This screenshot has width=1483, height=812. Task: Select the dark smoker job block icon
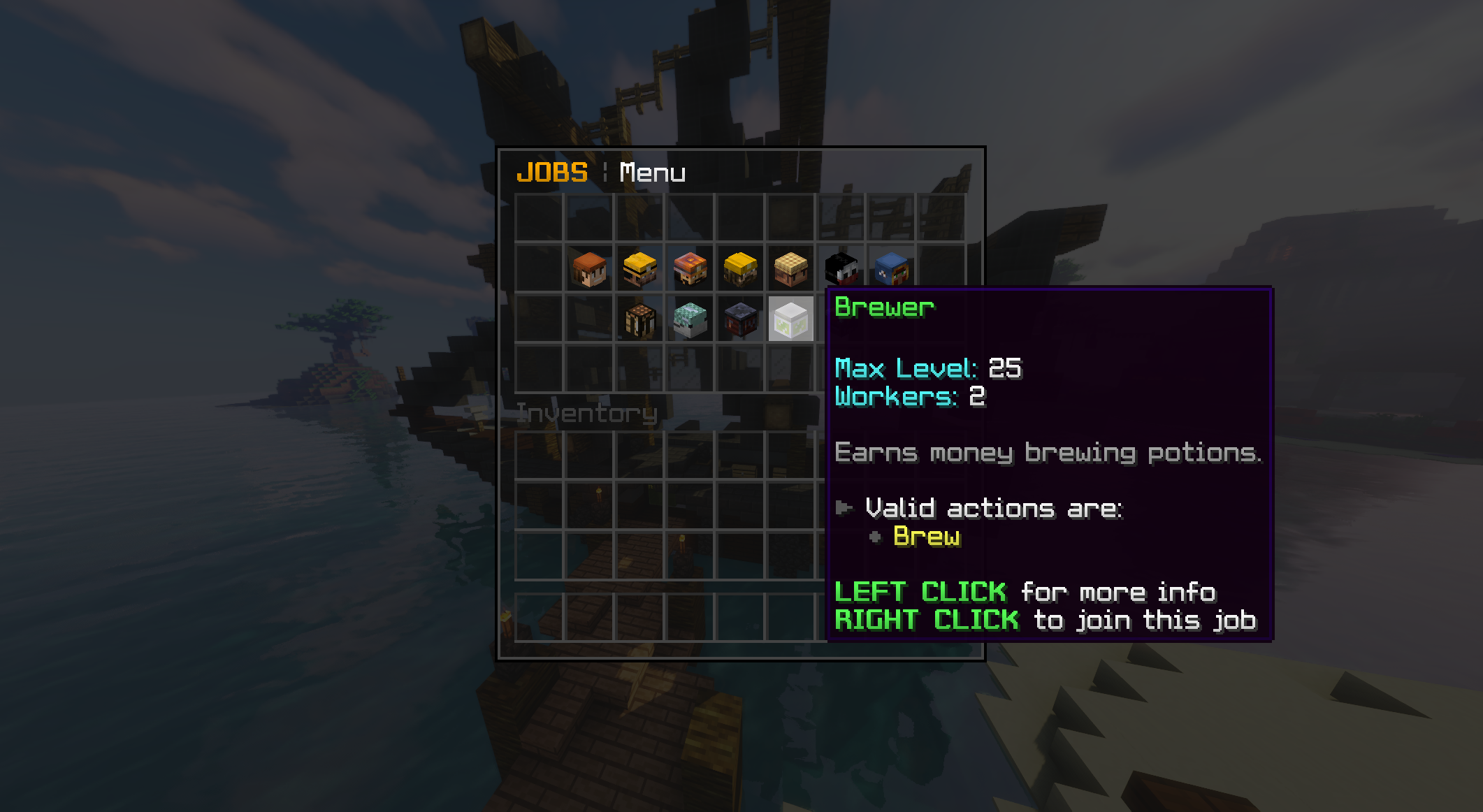pyautogui.click(x=739, y=320)
